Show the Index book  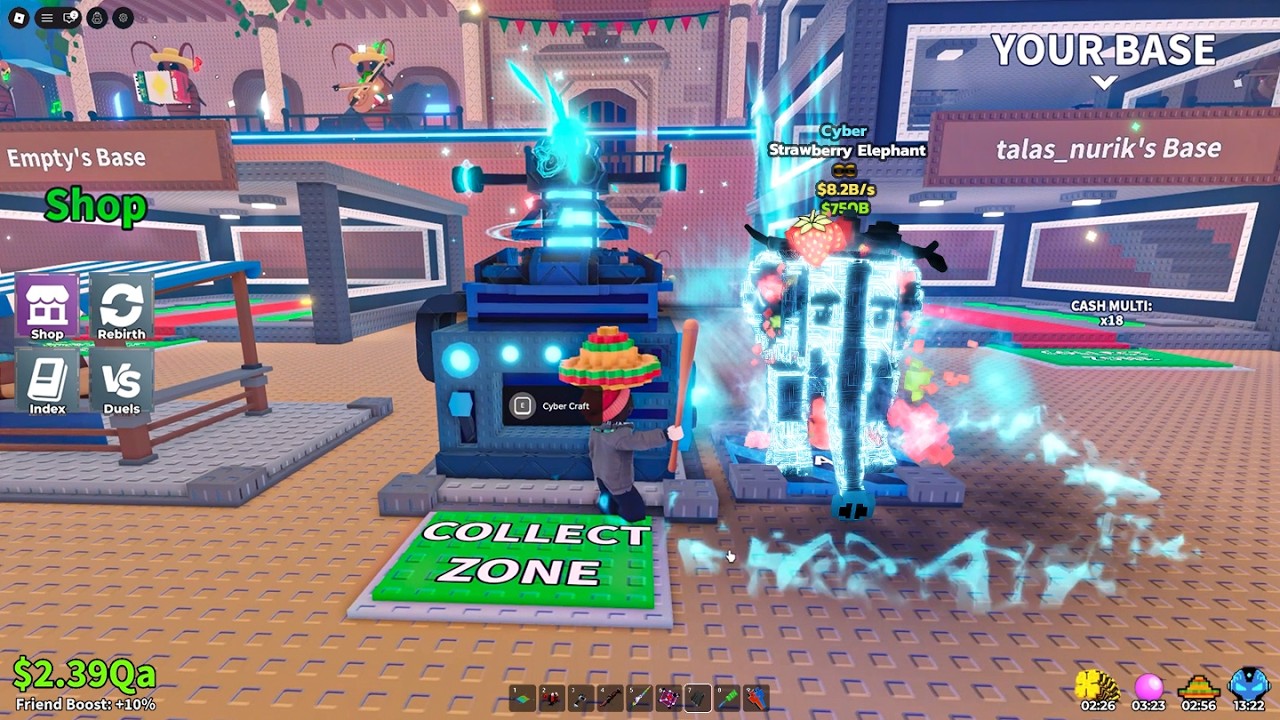(47, 381)
